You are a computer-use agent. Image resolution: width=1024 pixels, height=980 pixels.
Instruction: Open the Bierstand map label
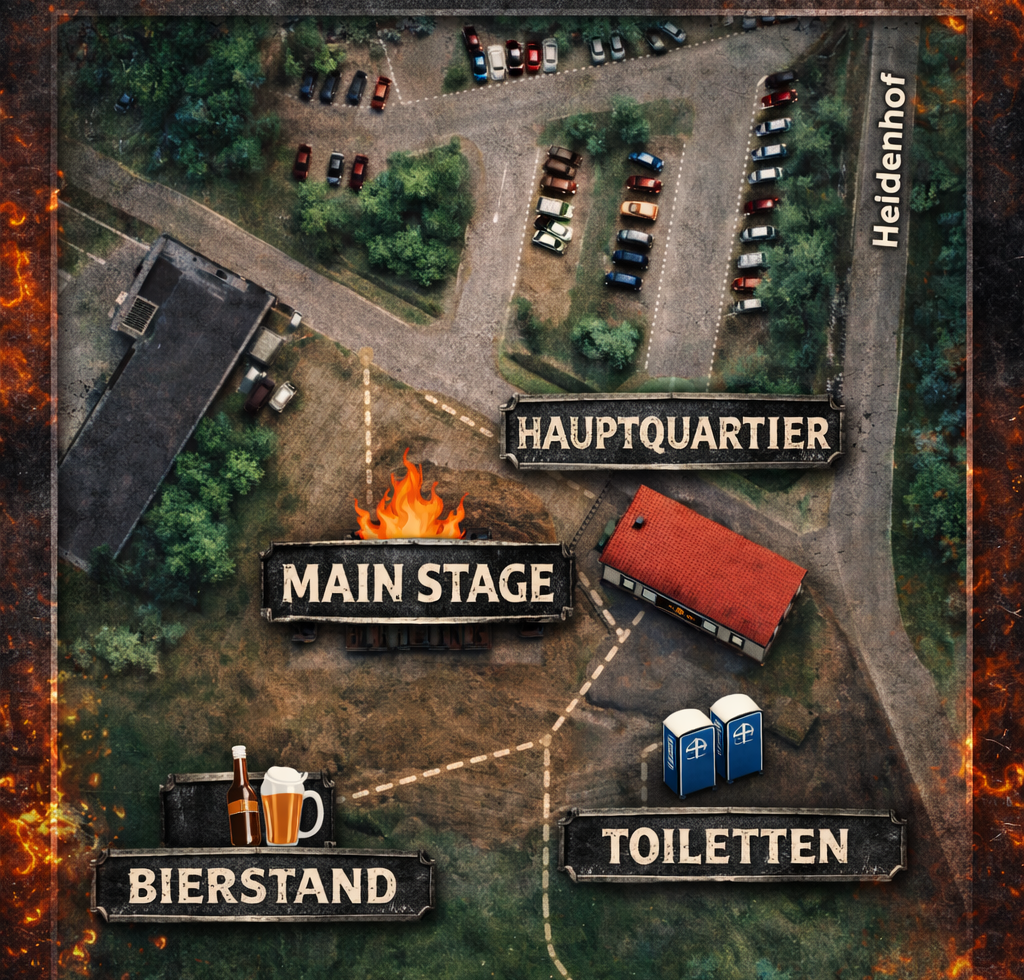click(x=263, y=885)
